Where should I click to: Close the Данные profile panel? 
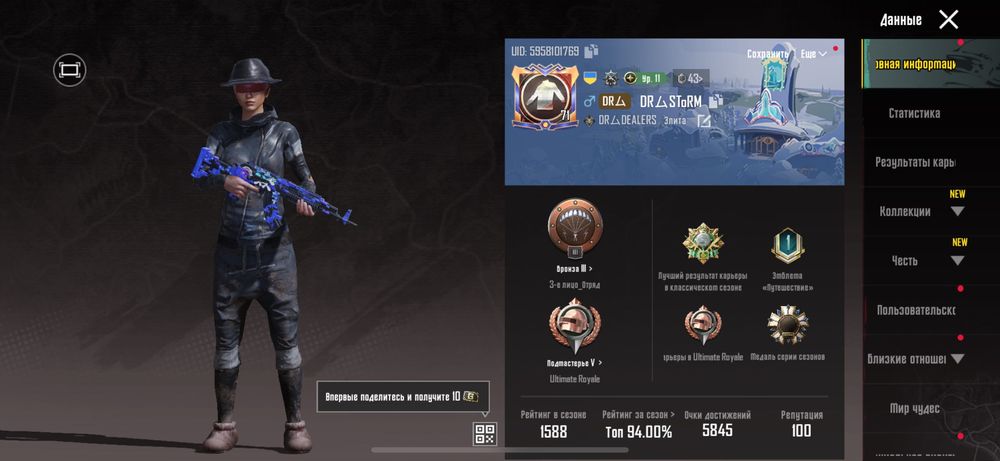(948, 19)
